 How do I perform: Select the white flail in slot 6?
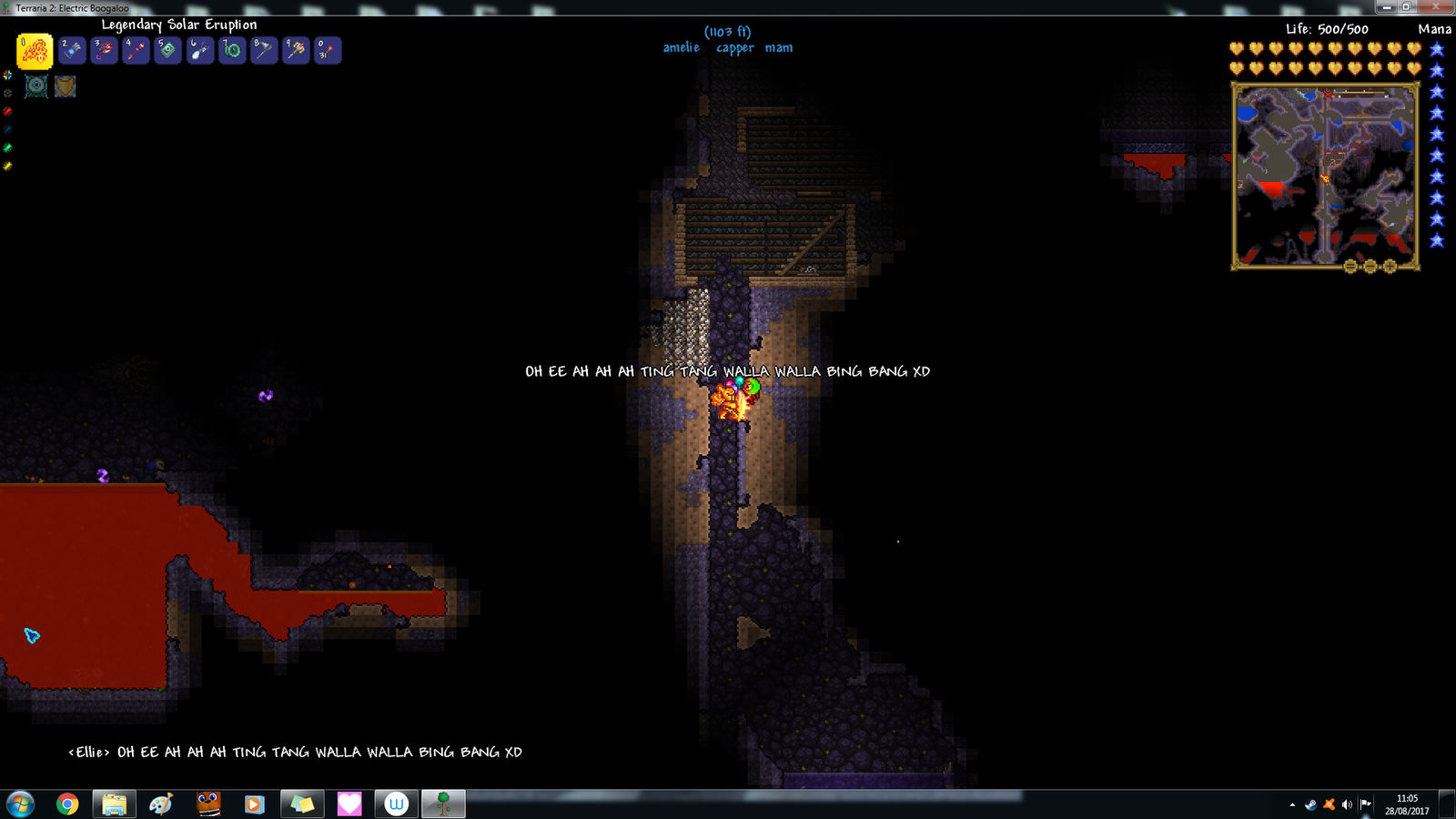(x=200, y=50)
